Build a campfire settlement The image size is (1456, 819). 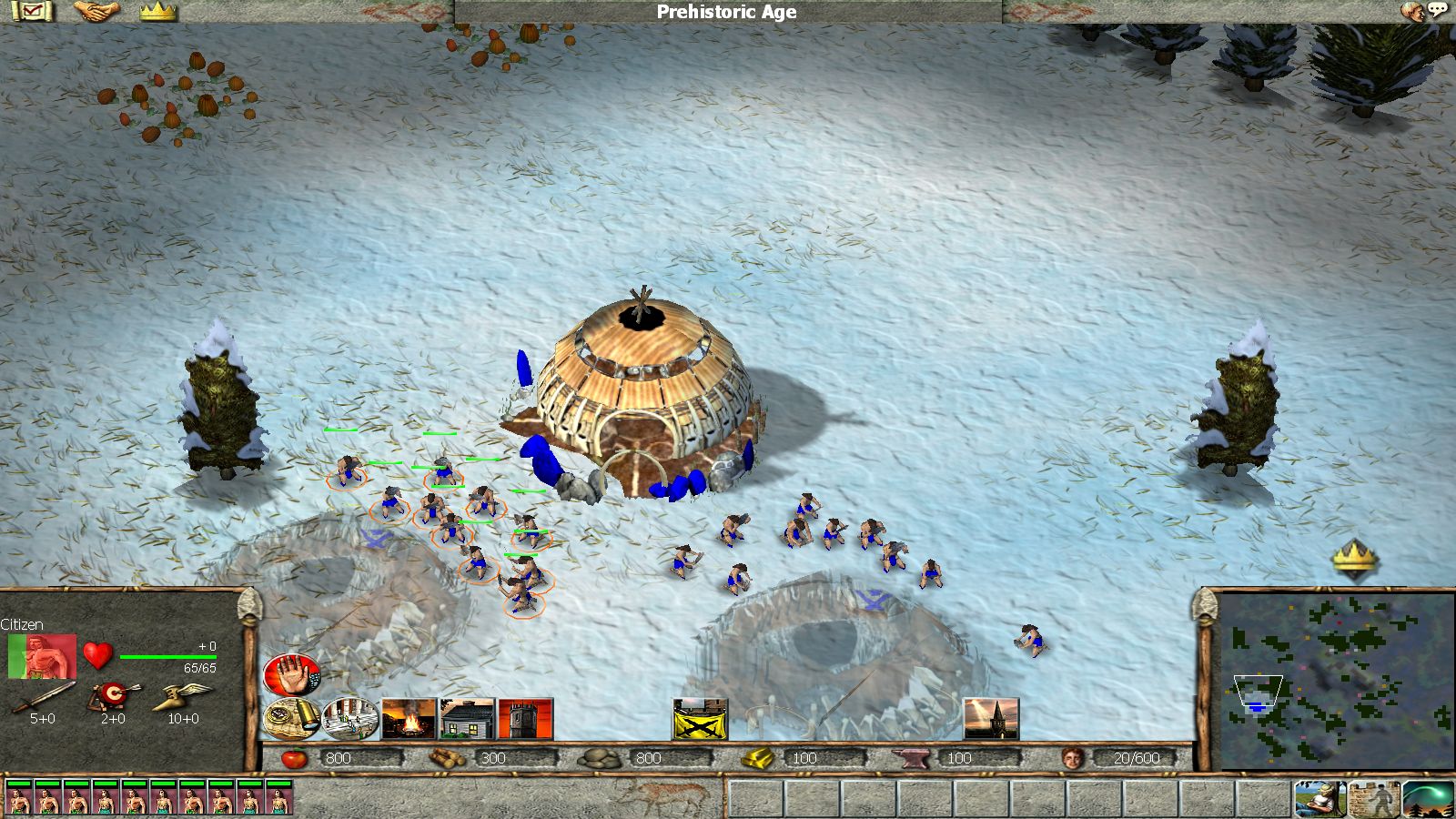(x=409, y=719)
